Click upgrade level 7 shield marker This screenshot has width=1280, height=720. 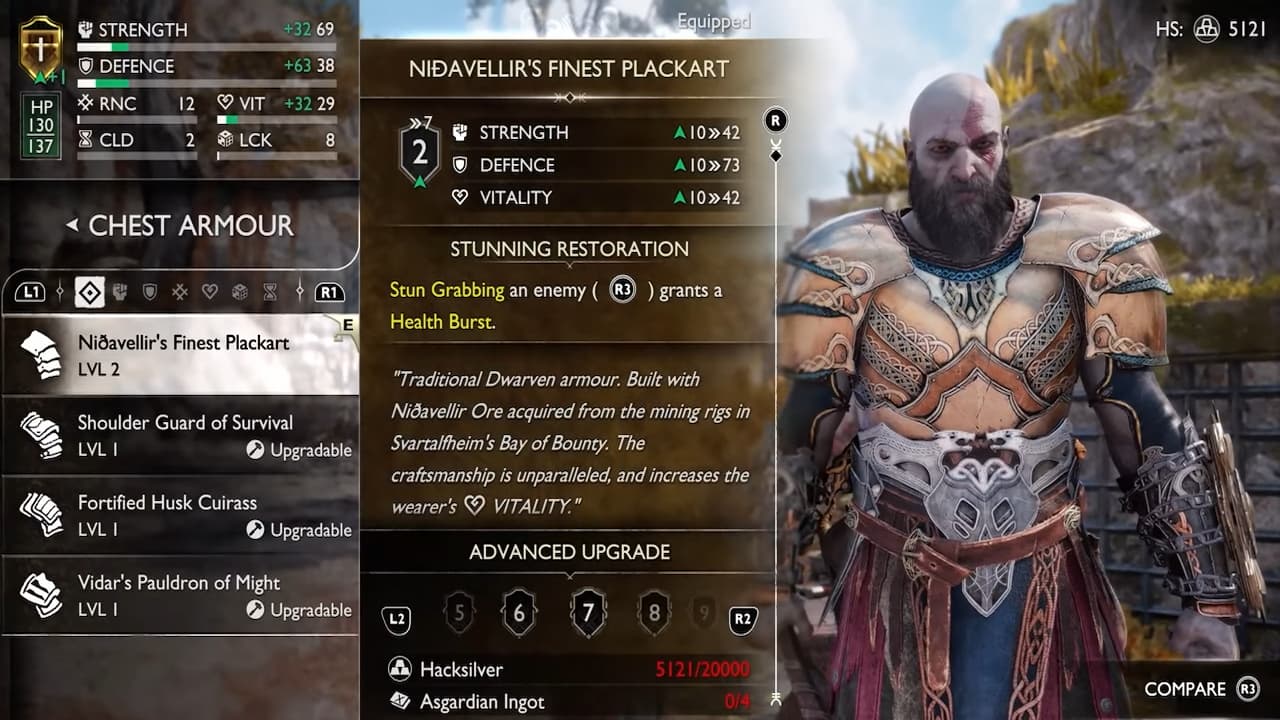point(588,612)
